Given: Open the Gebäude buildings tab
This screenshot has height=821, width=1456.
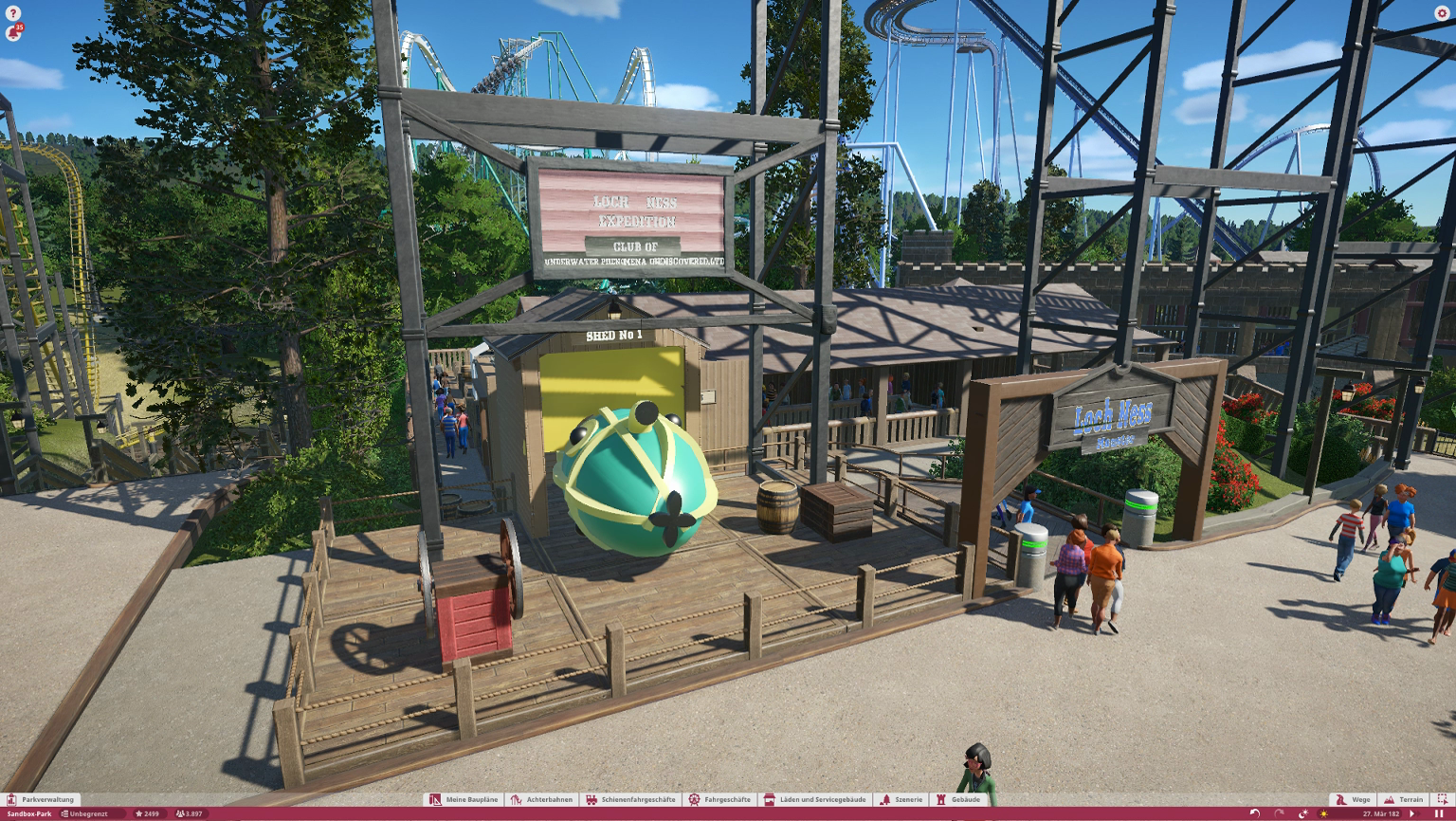Looking at the screenshot, I should click(x=958, y=800).
